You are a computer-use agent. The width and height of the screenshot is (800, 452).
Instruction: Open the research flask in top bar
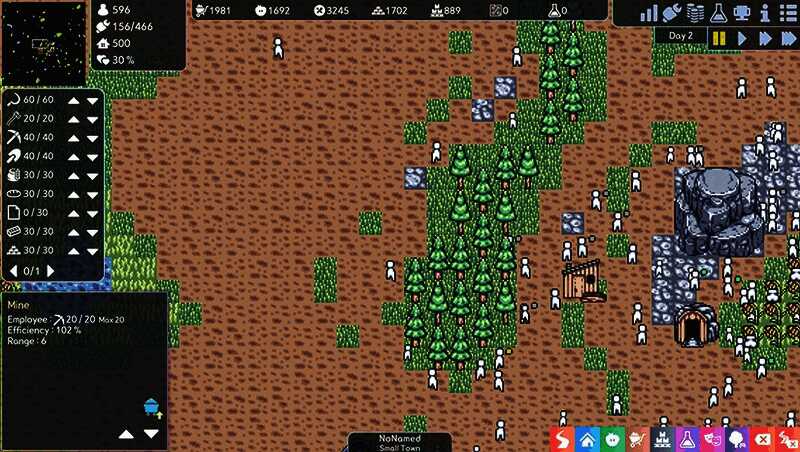pyautogui.click(x=717, y=13)
